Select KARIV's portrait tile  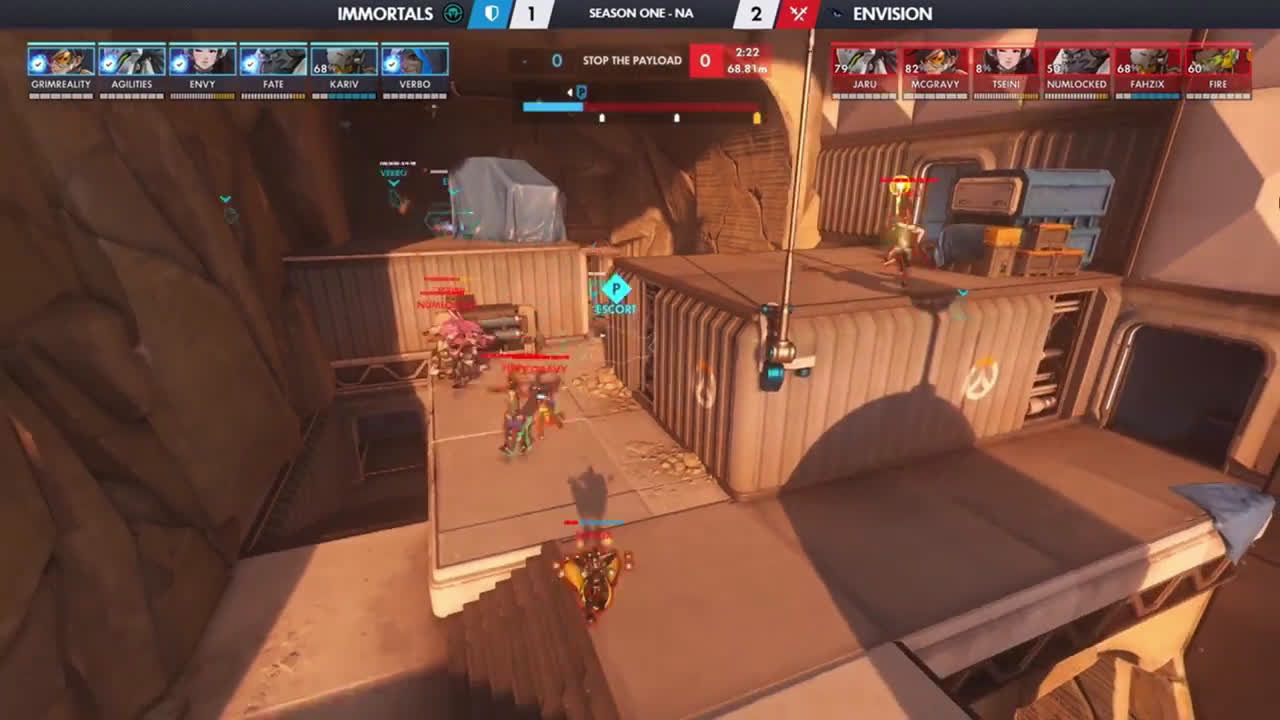tap(344, 61)
